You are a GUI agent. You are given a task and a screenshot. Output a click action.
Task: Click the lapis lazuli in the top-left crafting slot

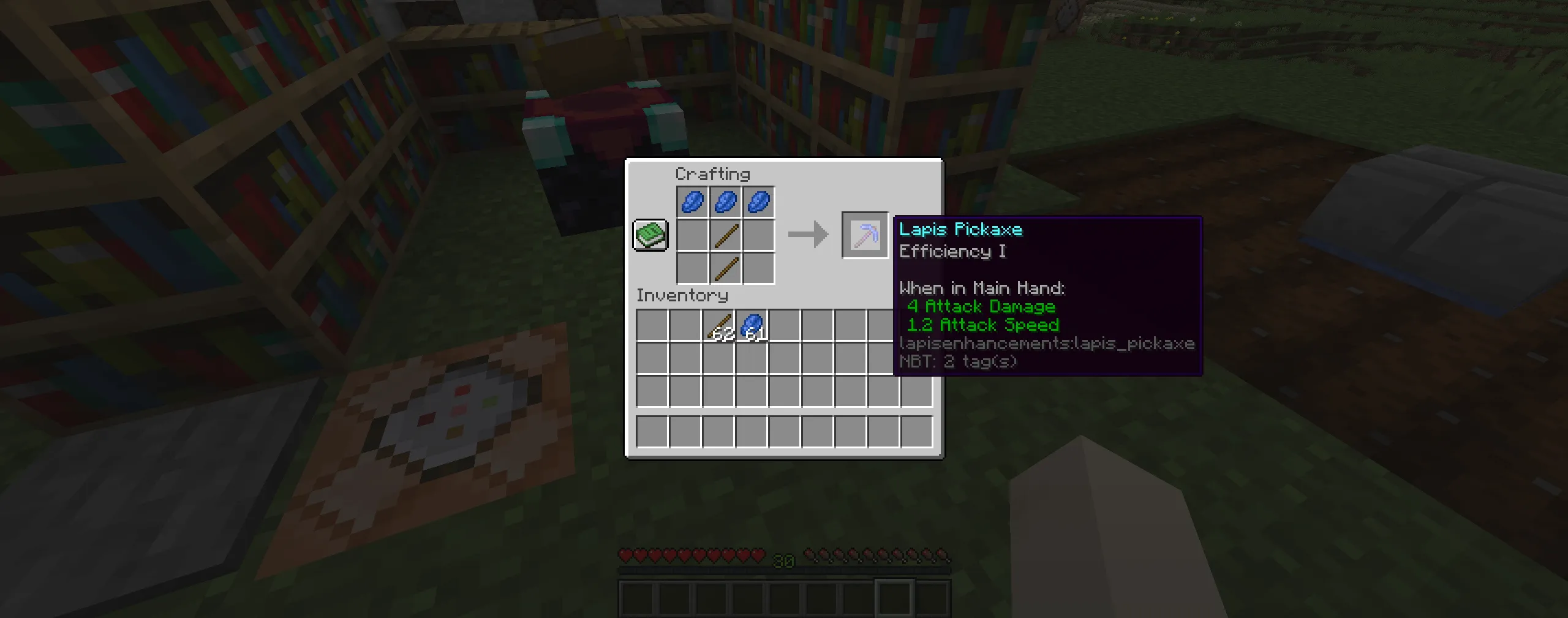[692, 202]
